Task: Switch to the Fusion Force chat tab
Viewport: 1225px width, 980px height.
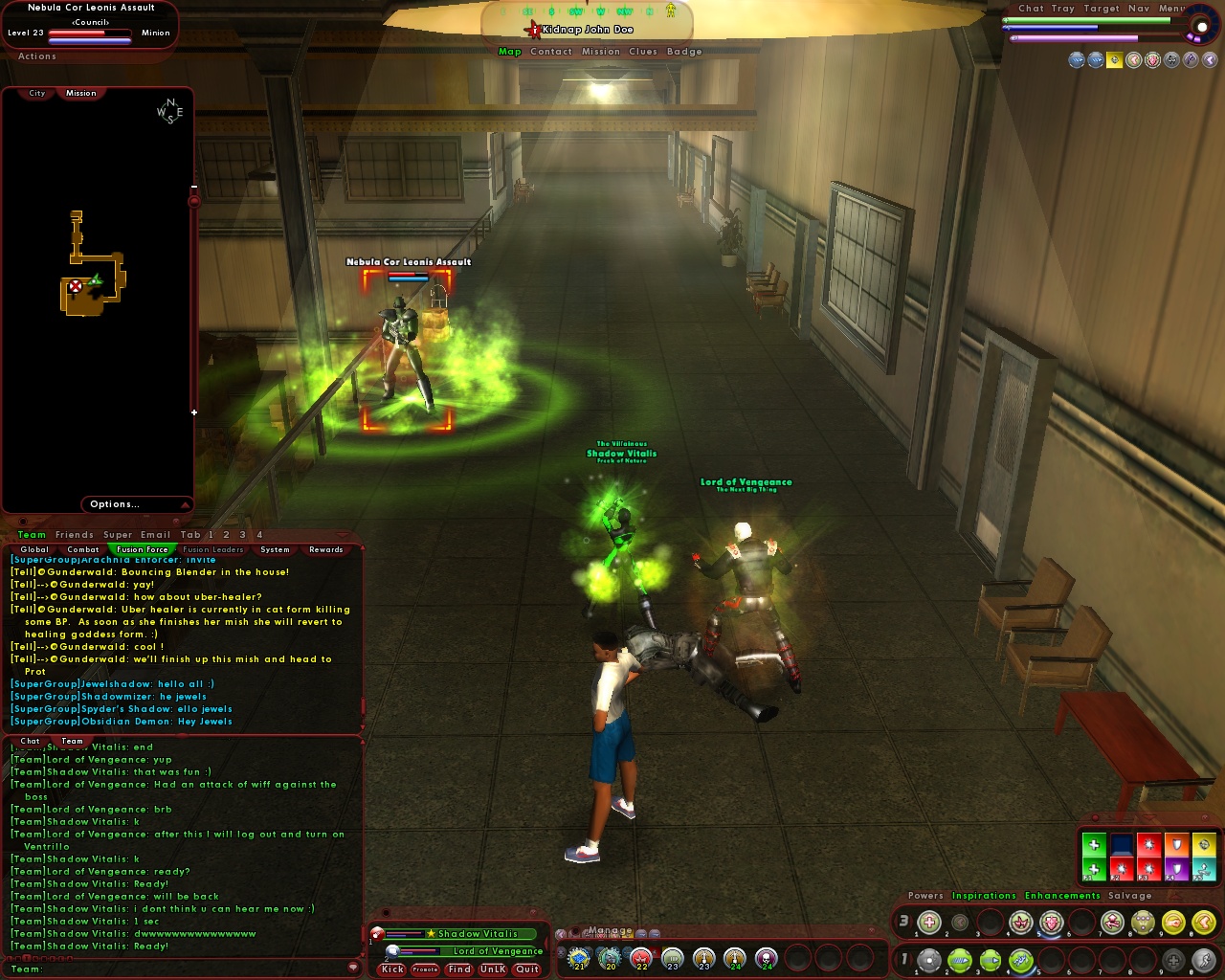Action: point(141,549)
